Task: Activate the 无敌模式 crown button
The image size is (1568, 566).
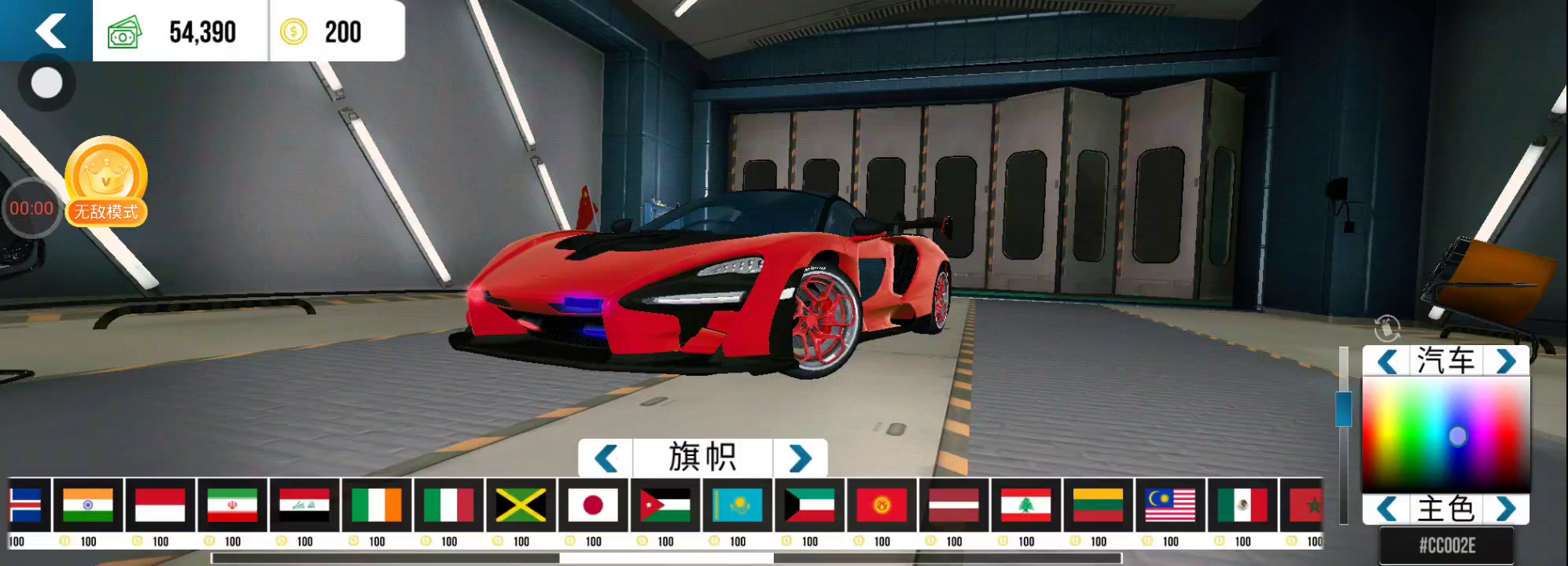Action: coord(106,182)
